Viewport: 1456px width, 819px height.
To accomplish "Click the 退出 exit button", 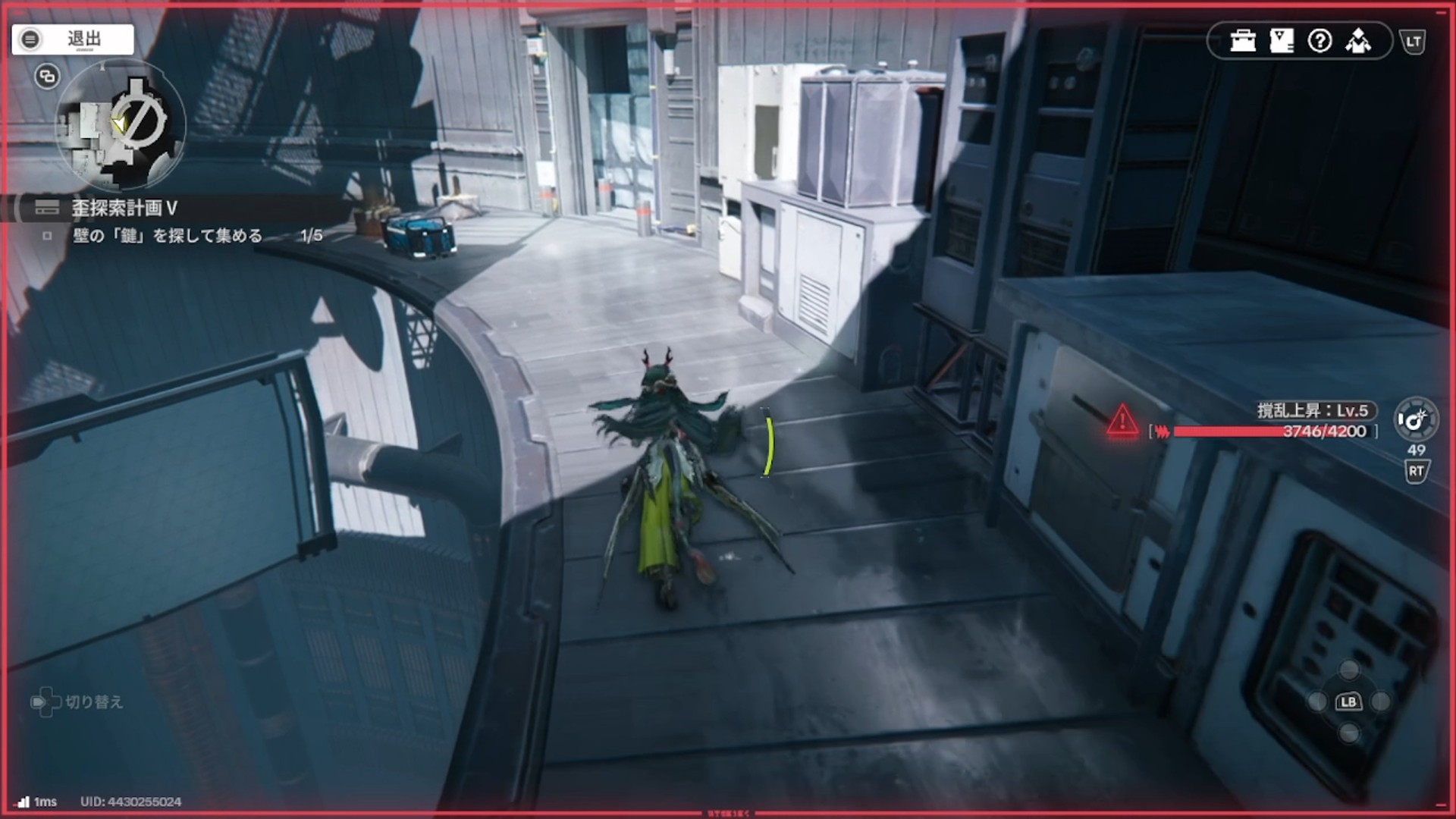I will [73, 39].
